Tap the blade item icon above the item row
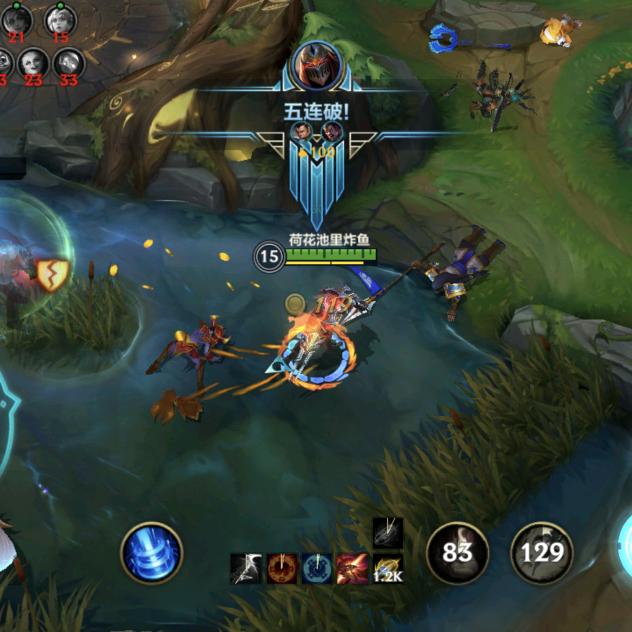632x632 pixels. [387, 532]
